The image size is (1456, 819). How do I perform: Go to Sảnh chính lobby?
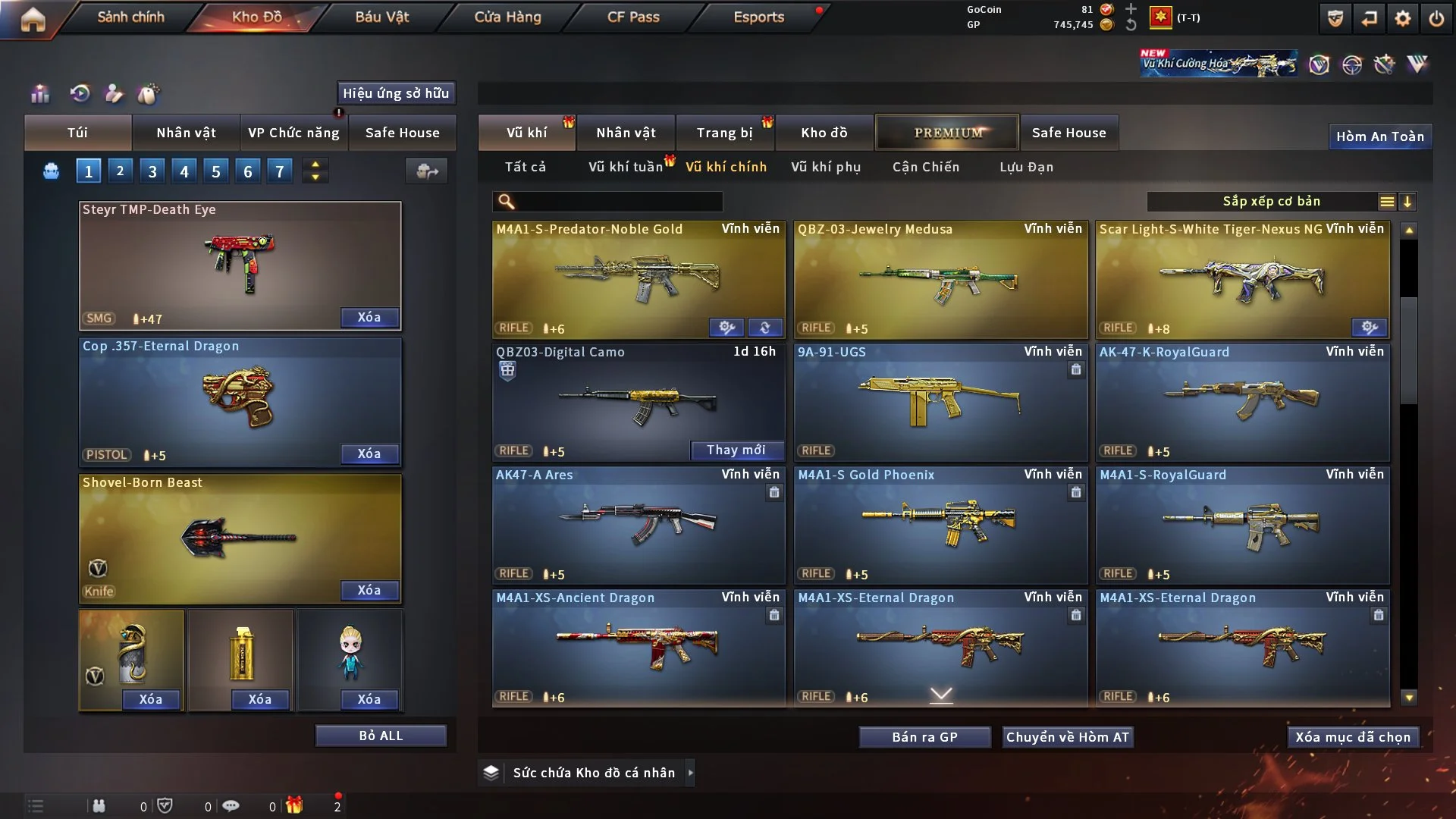tap(130, 17)
